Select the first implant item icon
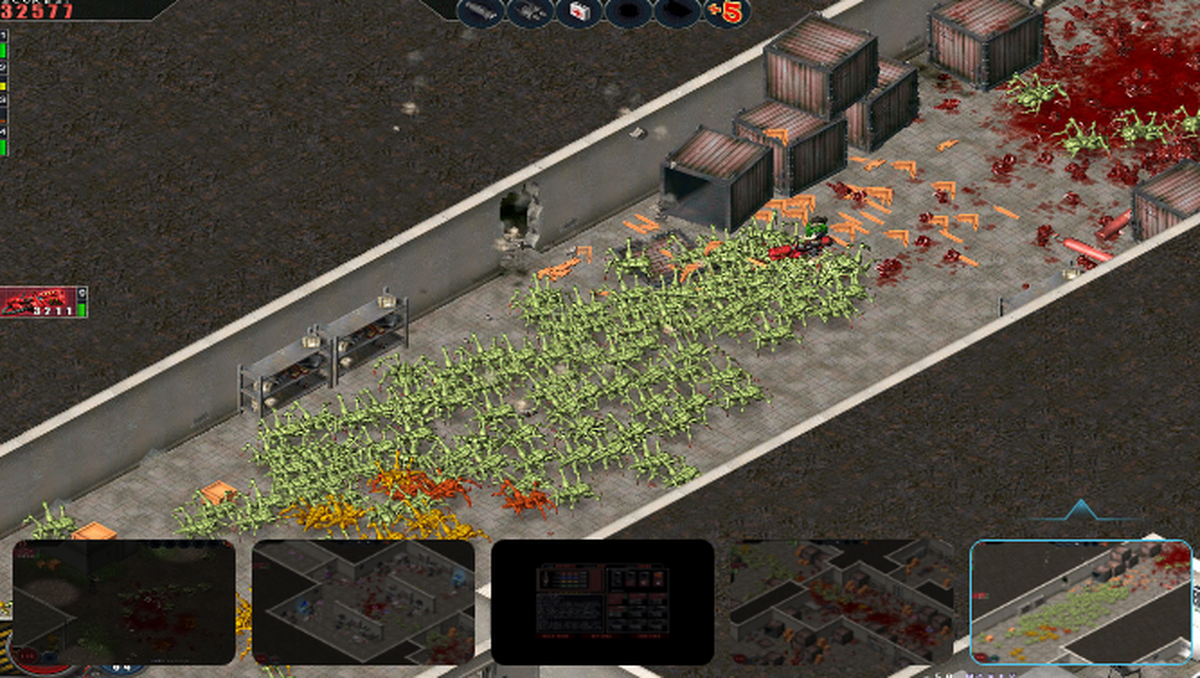The width and height of the screenshot is (1200, 678). [x=628, y=12]
